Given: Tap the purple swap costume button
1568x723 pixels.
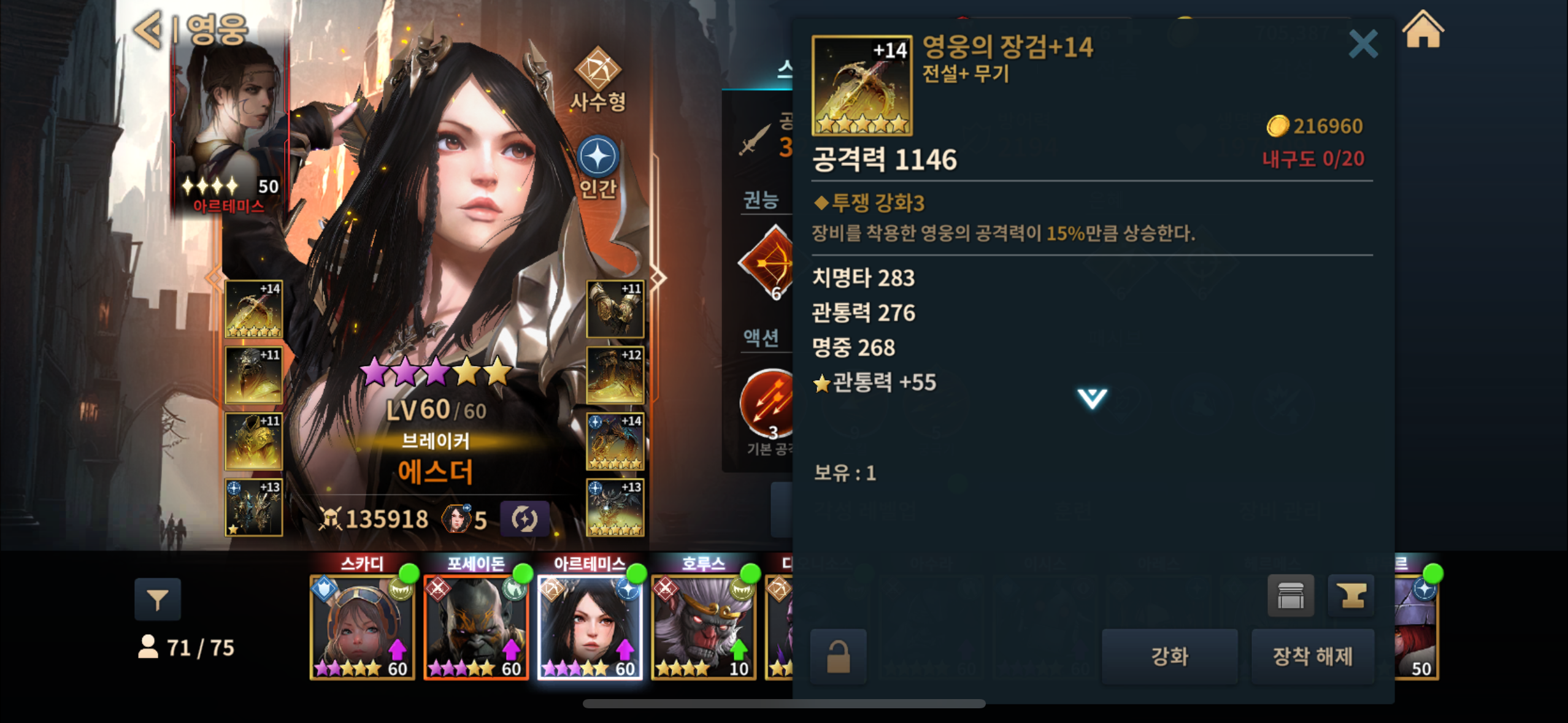Looking at the screenshot, I should click(524, 519).
